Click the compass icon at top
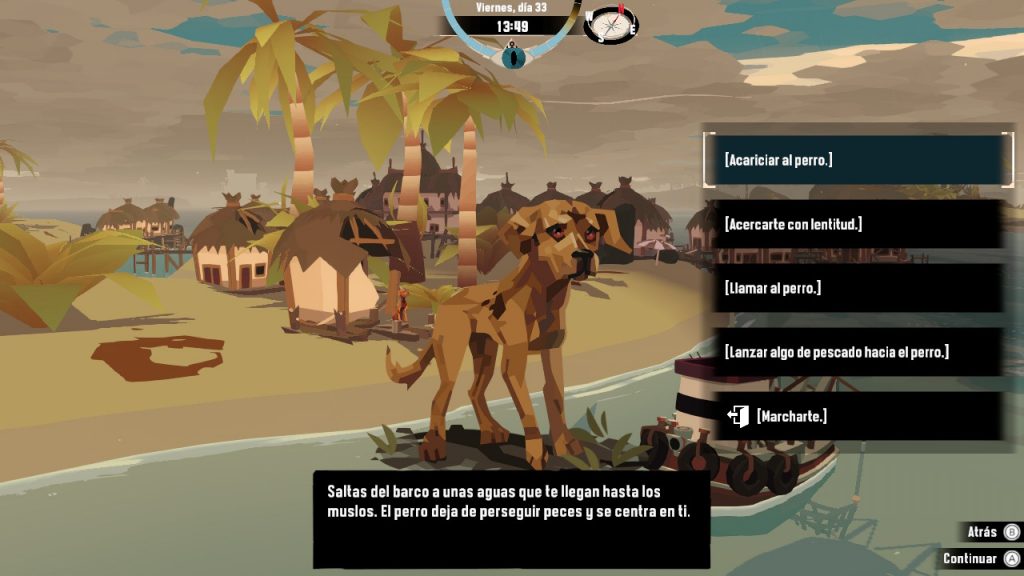The width and height of the screenshot is (1024, 576). click(612, 24)
